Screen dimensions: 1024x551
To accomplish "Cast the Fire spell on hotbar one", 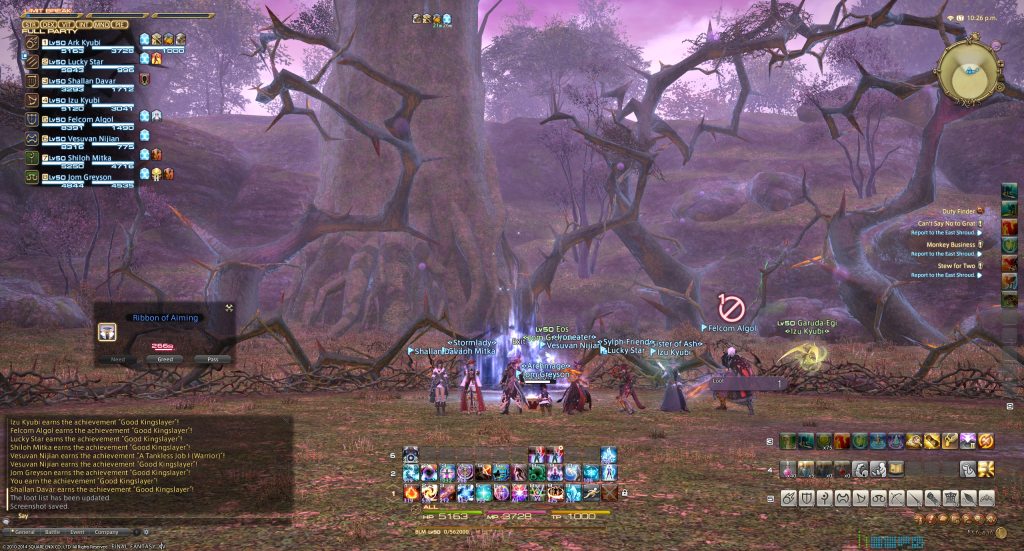I will tap(412, 493).
